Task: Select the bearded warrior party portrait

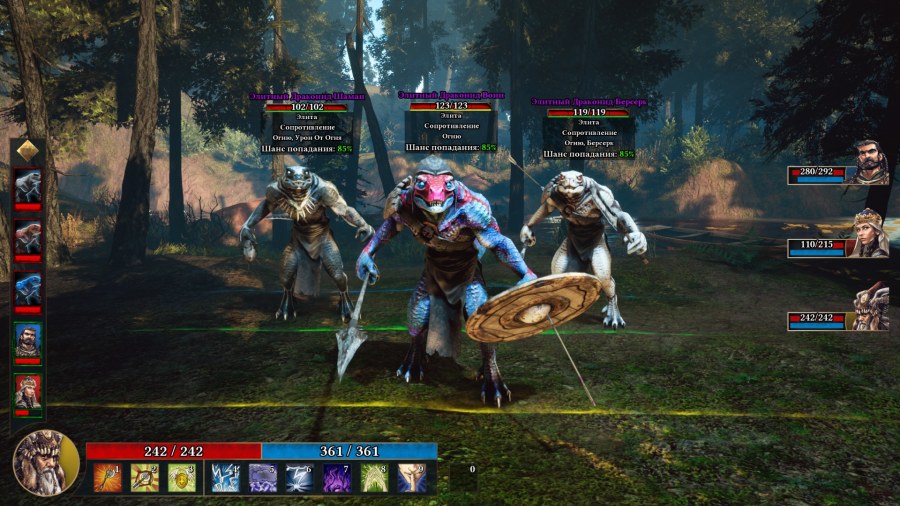Action: [870, 161]
